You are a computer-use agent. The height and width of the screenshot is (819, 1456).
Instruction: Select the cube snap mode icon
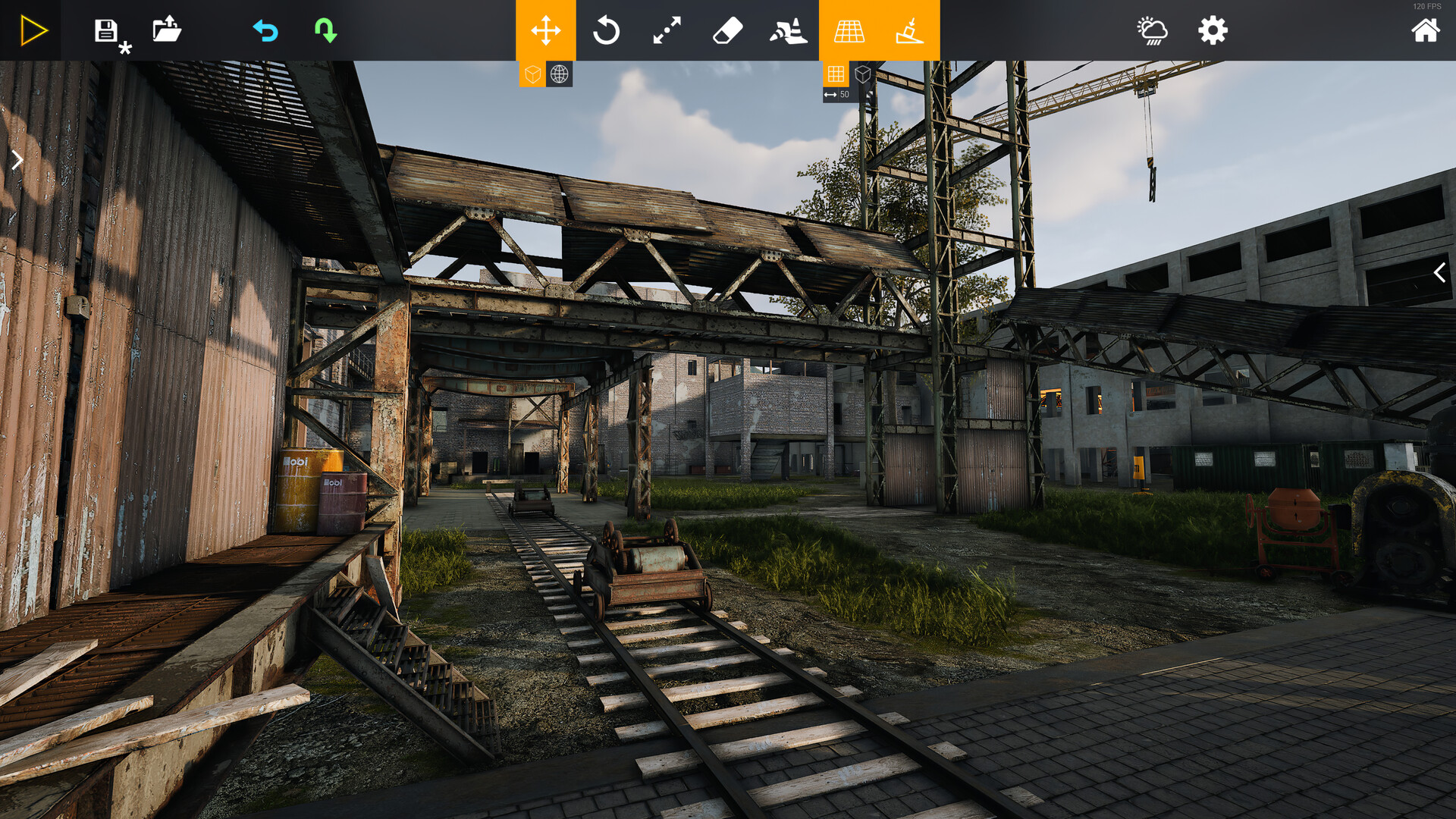863,74
